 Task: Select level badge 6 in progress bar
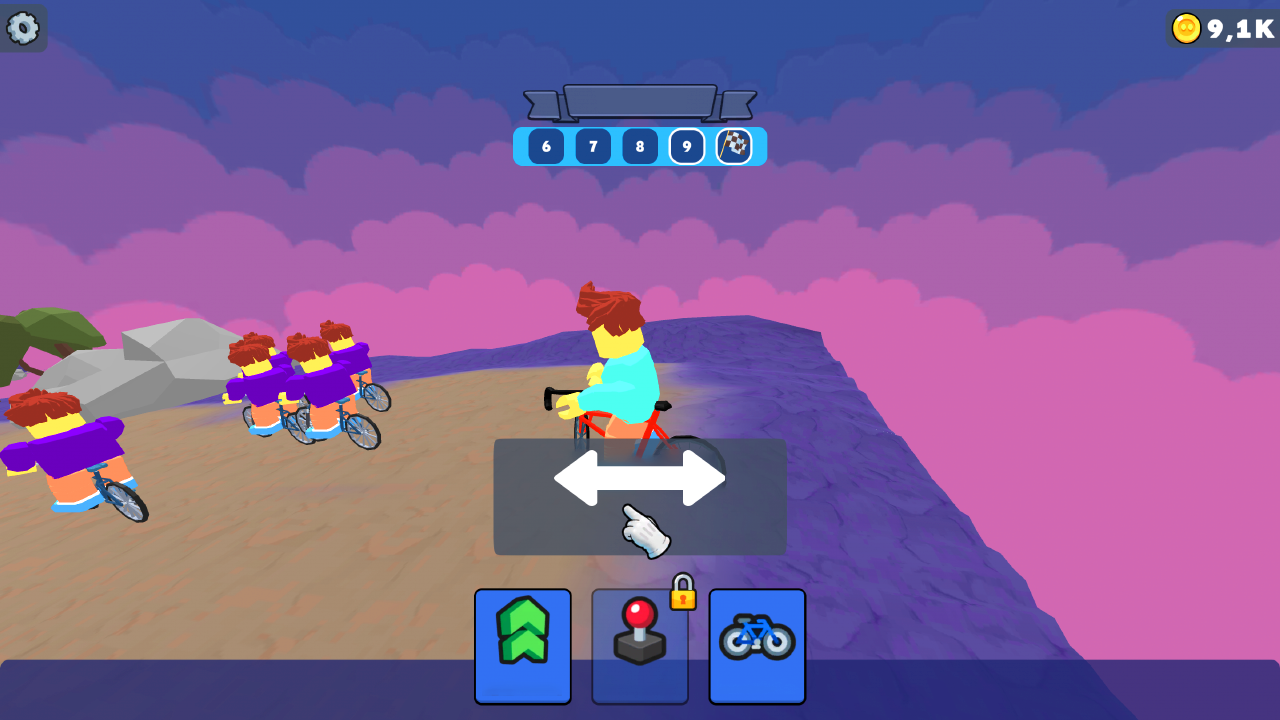point(545,146)
